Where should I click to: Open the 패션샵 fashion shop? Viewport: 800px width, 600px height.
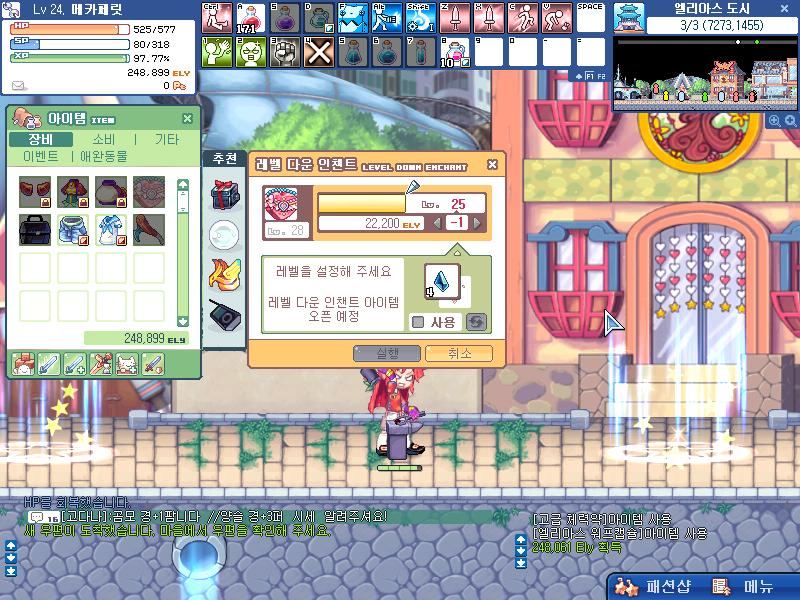pyautogui.click(x=655, y=587)
